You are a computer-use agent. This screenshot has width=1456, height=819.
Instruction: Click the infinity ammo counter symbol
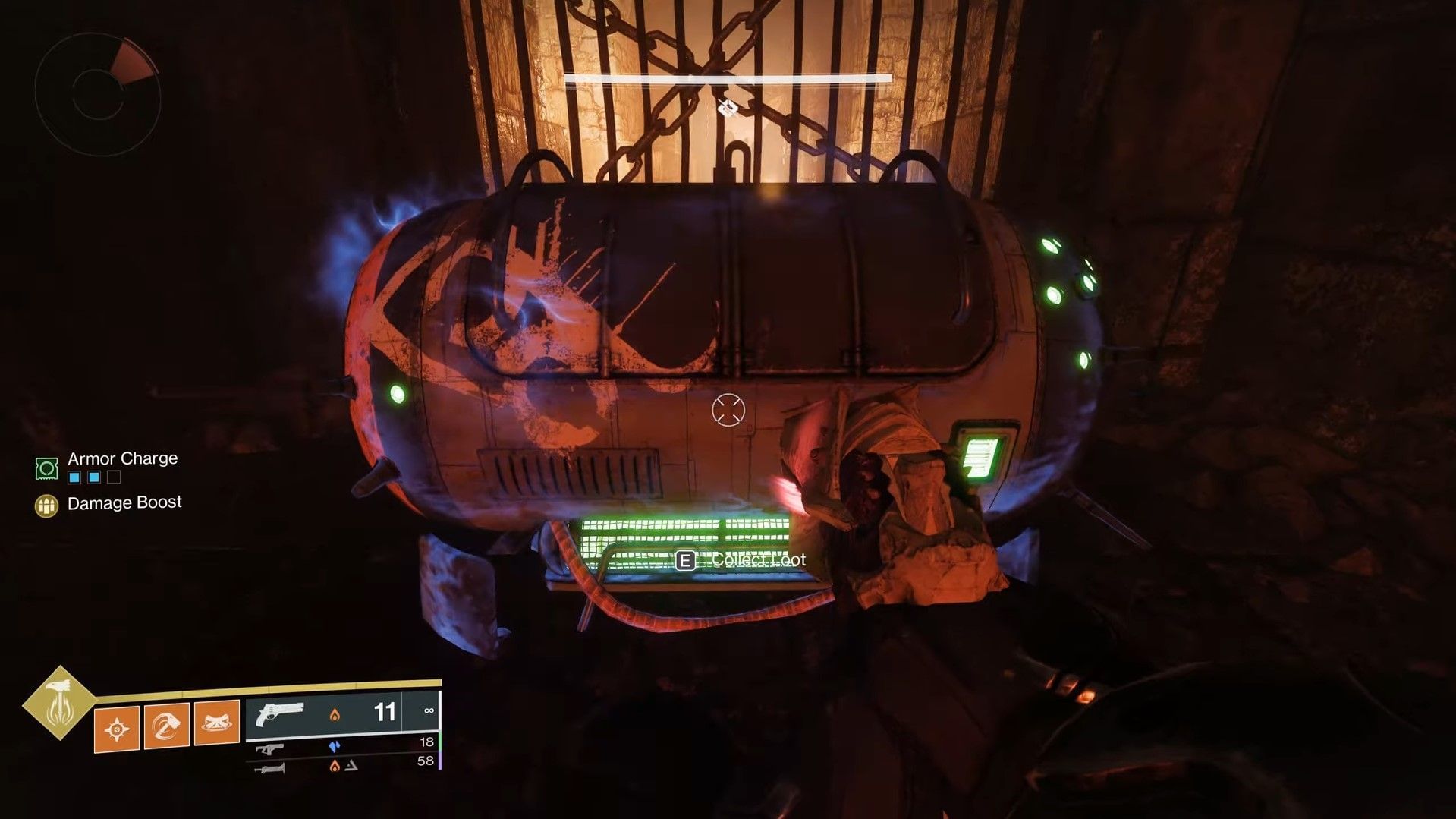429,711
